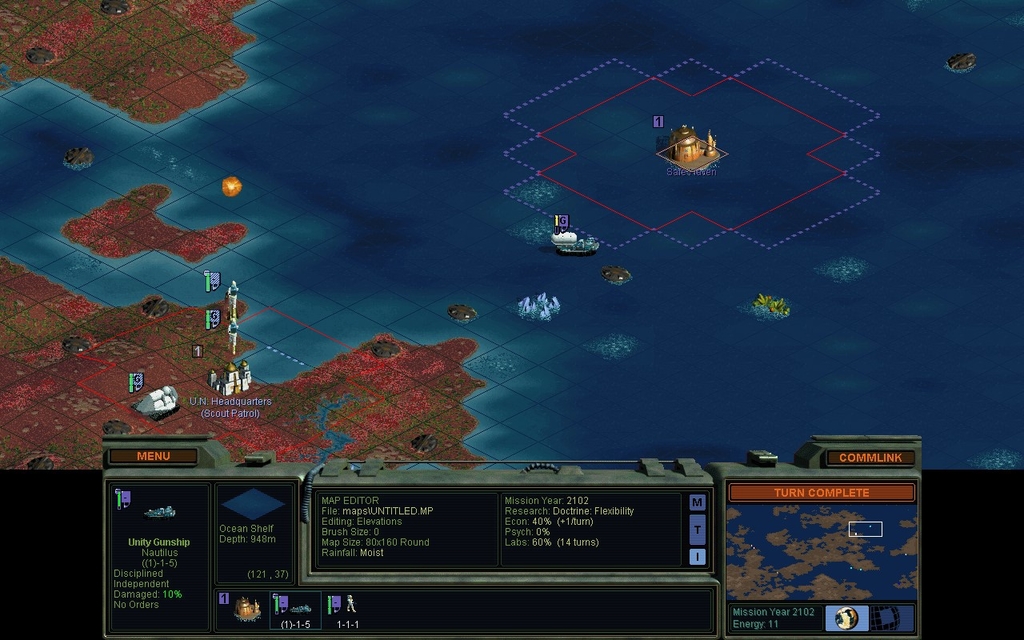Click the Ocean Shelf terrain preview
Image resolution: width=1024 pixels, height=640 pixels.
253,503
